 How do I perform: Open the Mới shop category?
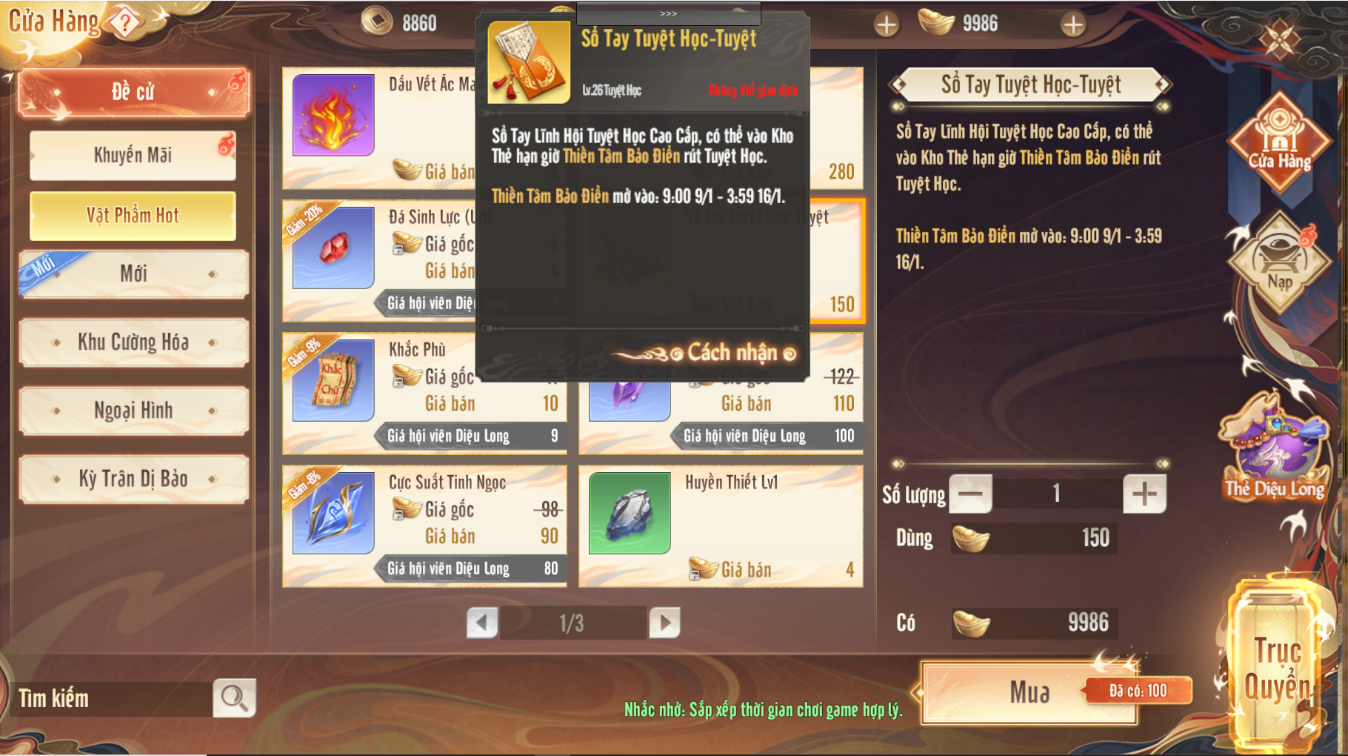tap(133, 274)
